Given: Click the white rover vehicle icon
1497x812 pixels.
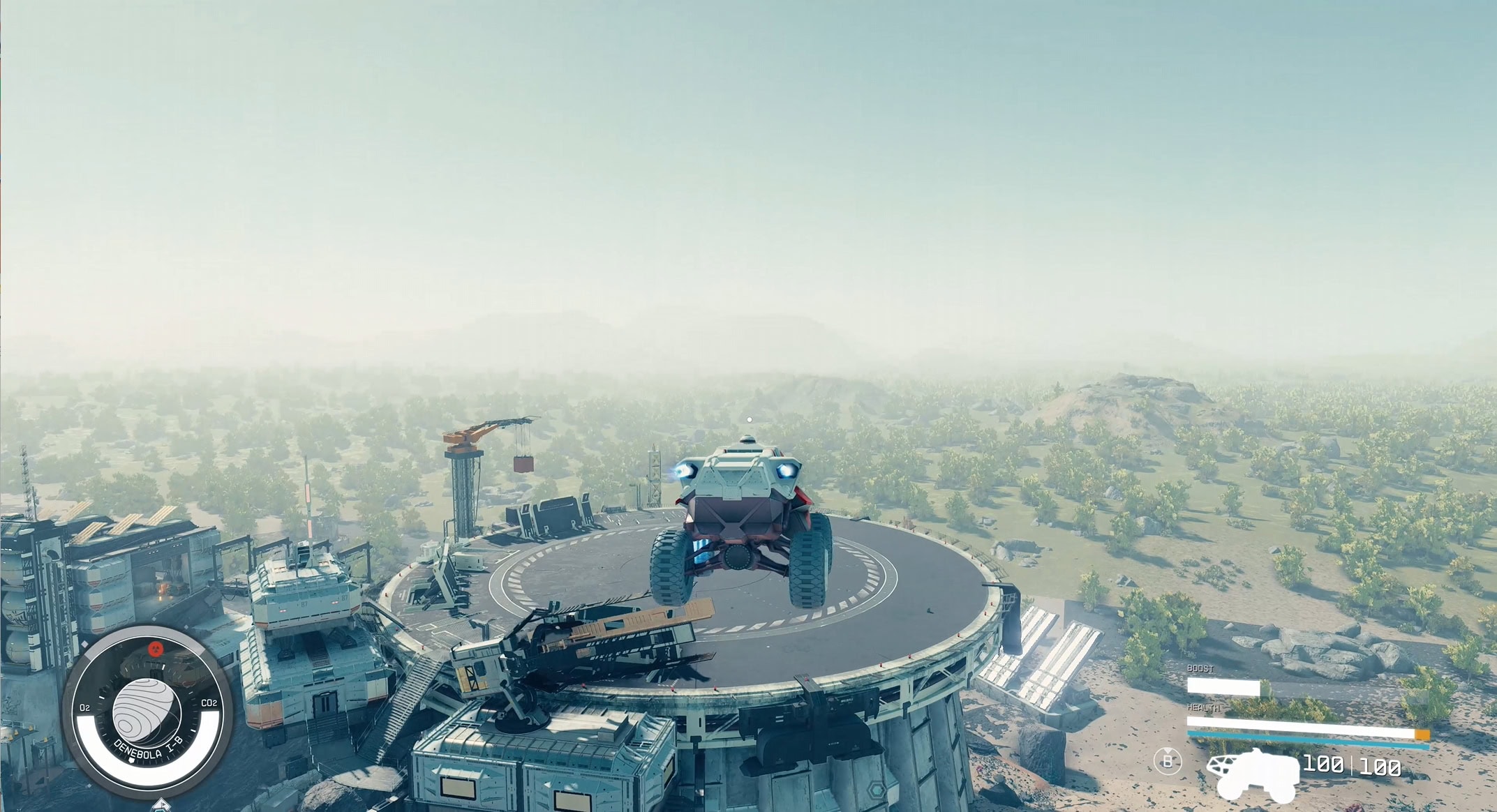Looking at the screenshot, I should 1255,774.
